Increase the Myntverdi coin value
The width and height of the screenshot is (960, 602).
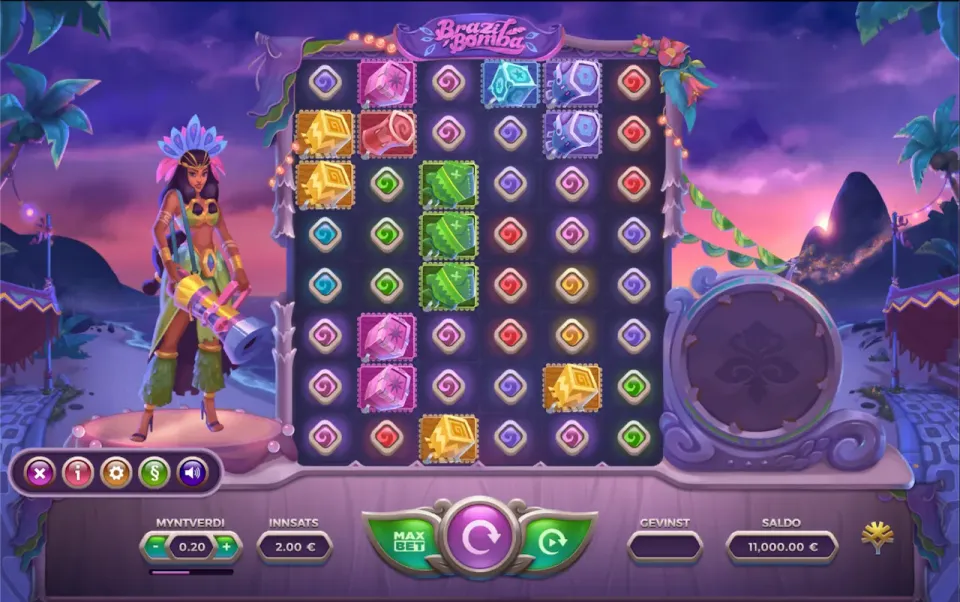(x=227, y=547)
